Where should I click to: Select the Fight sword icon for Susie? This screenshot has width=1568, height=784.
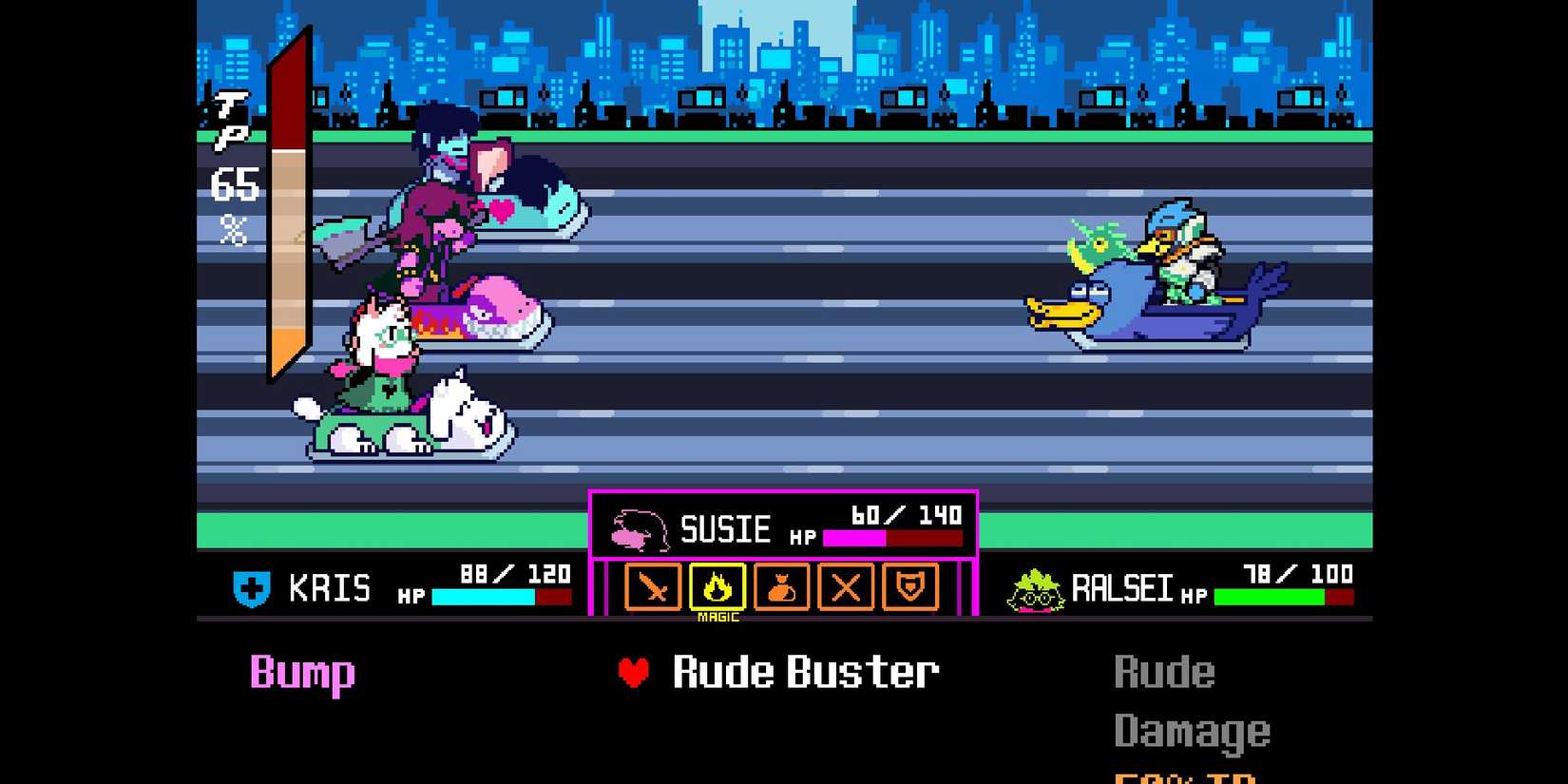(x=651, y=589)
